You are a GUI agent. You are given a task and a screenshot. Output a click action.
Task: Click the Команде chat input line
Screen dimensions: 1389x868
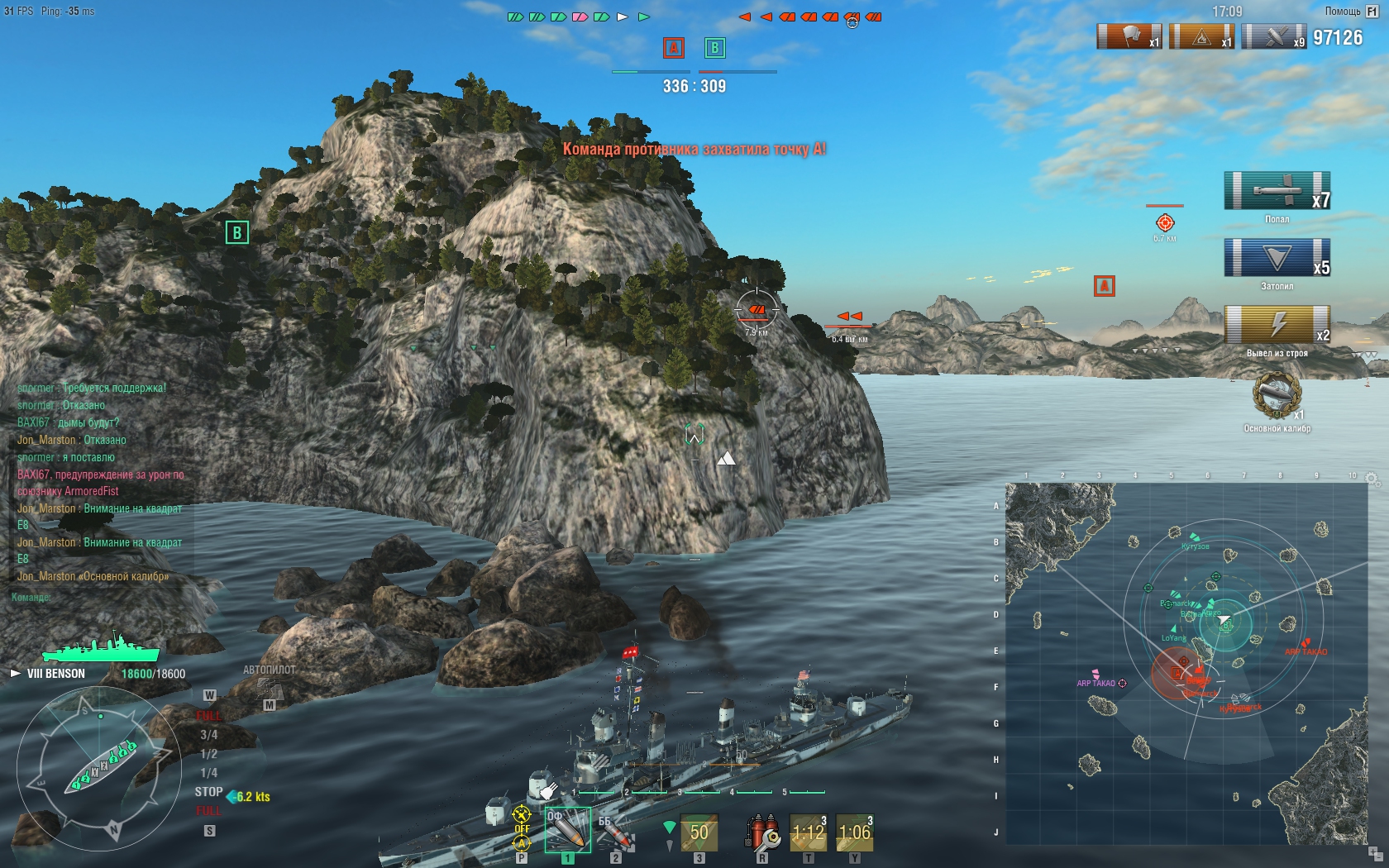click(99, 597)
